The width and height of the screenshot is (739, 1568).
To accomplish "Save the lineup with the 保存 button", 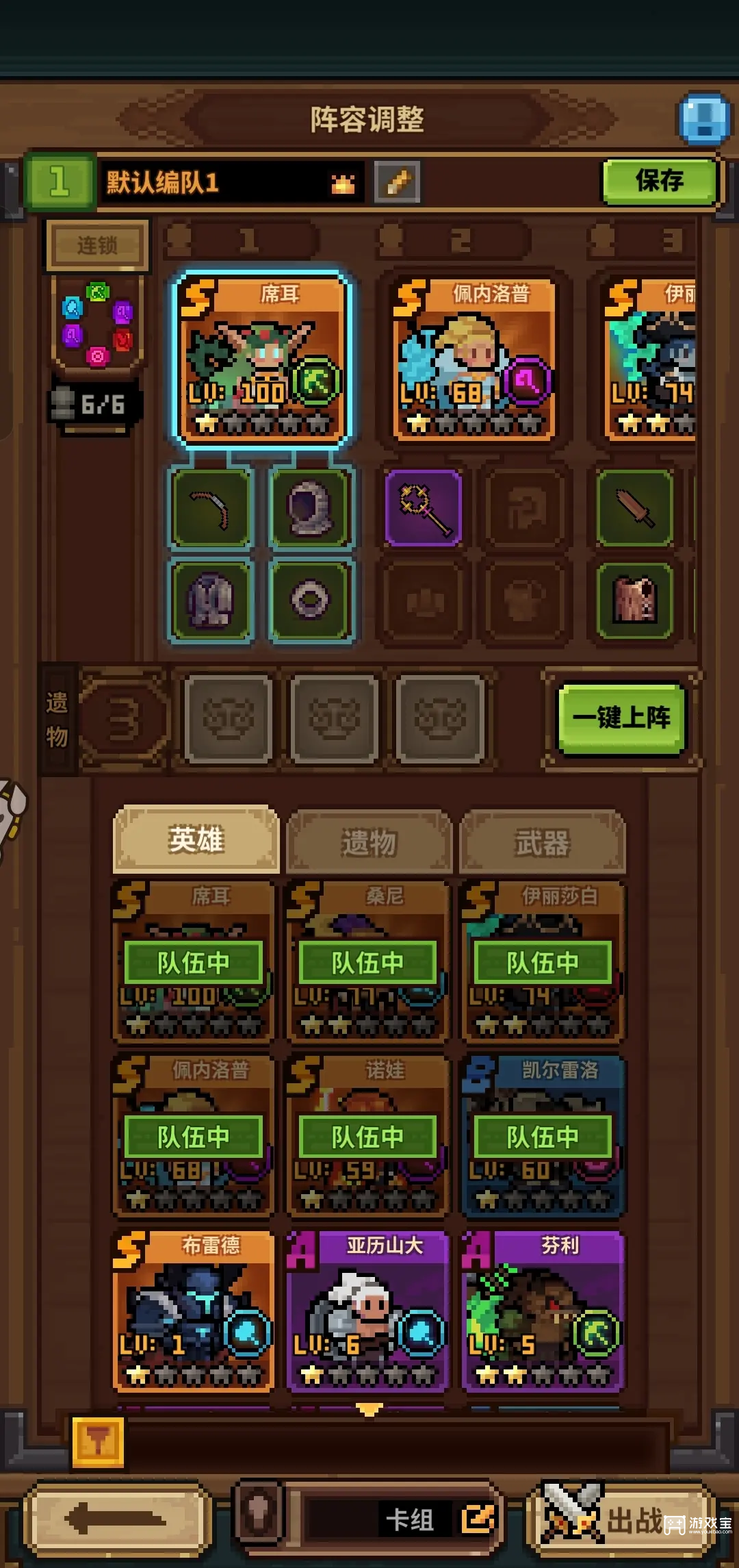I will (x=660, y=181).
